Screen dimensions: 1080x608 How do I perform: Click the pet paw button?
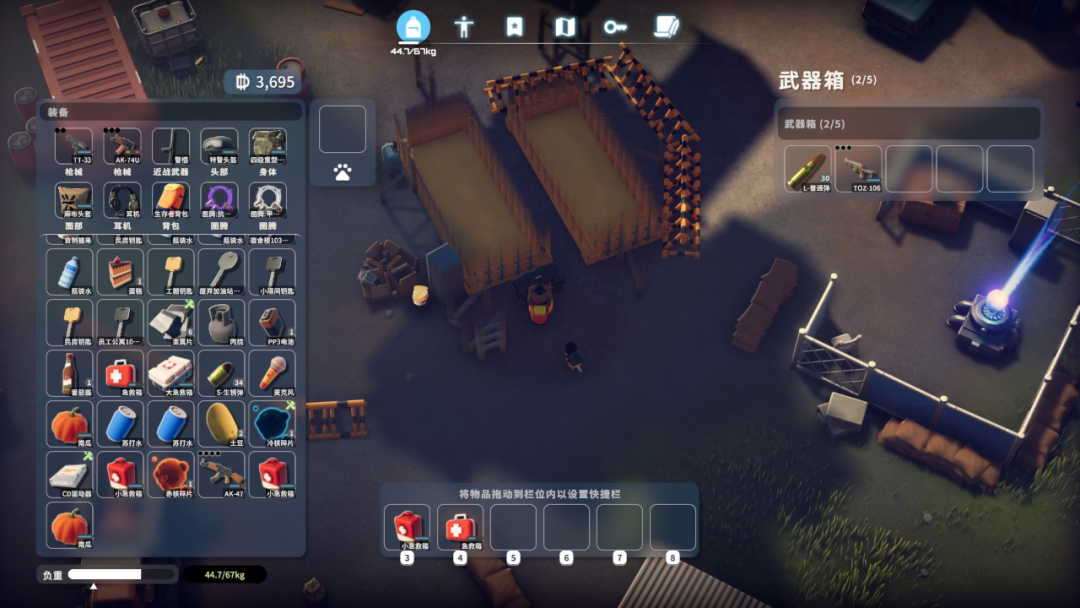point(342,172)
